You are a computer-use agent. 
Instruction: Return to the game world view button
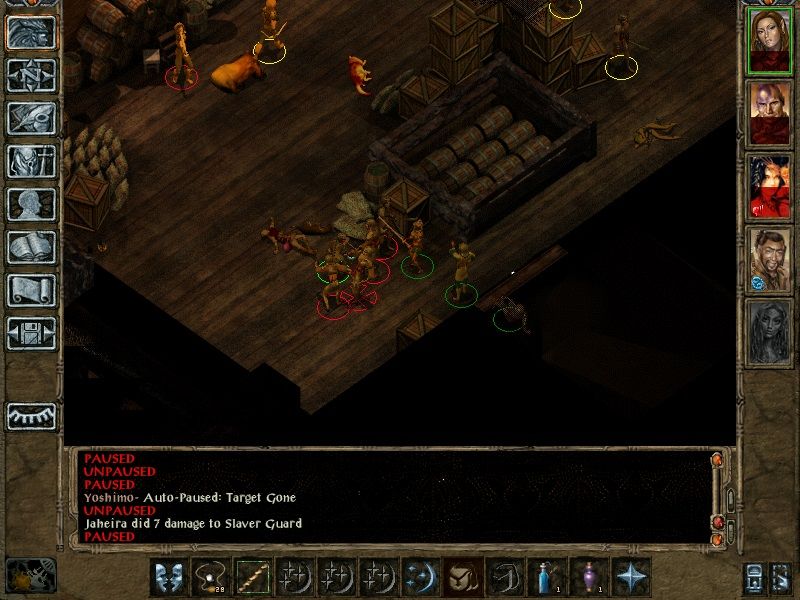(31, 33)
